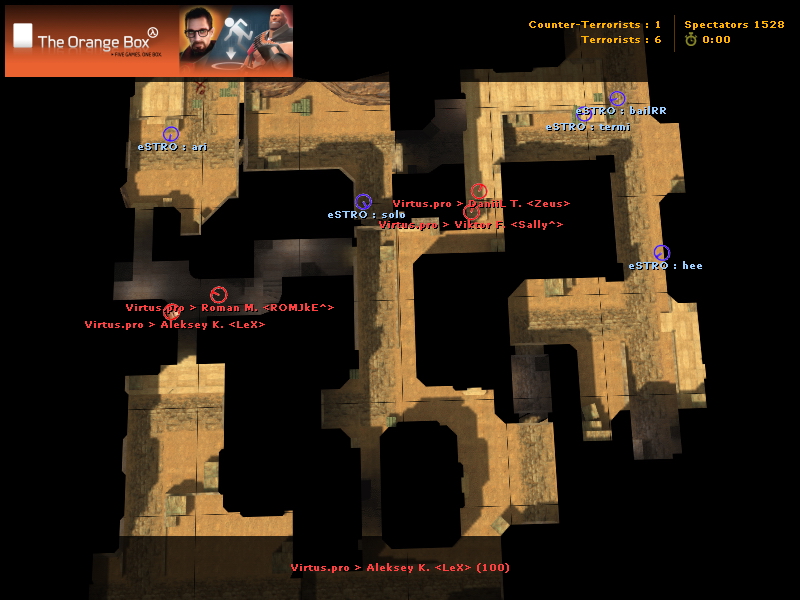Screen dimensions: 800x600
Task: Select eSTRO player hee's map marker
Action: [661, 253]
